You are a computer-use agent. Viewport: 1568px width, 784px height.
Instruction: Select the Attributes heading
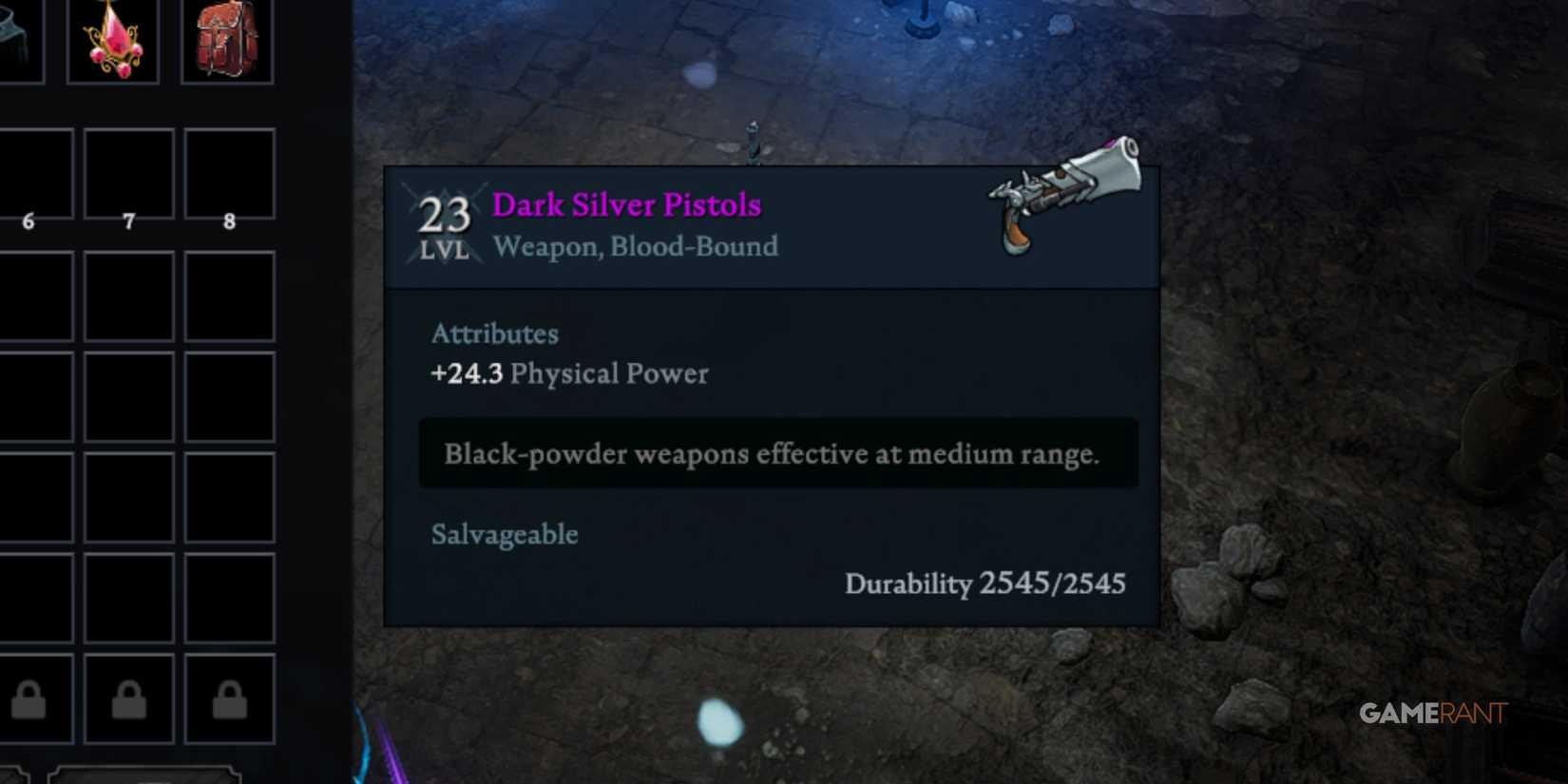click(x=495, y=334)
